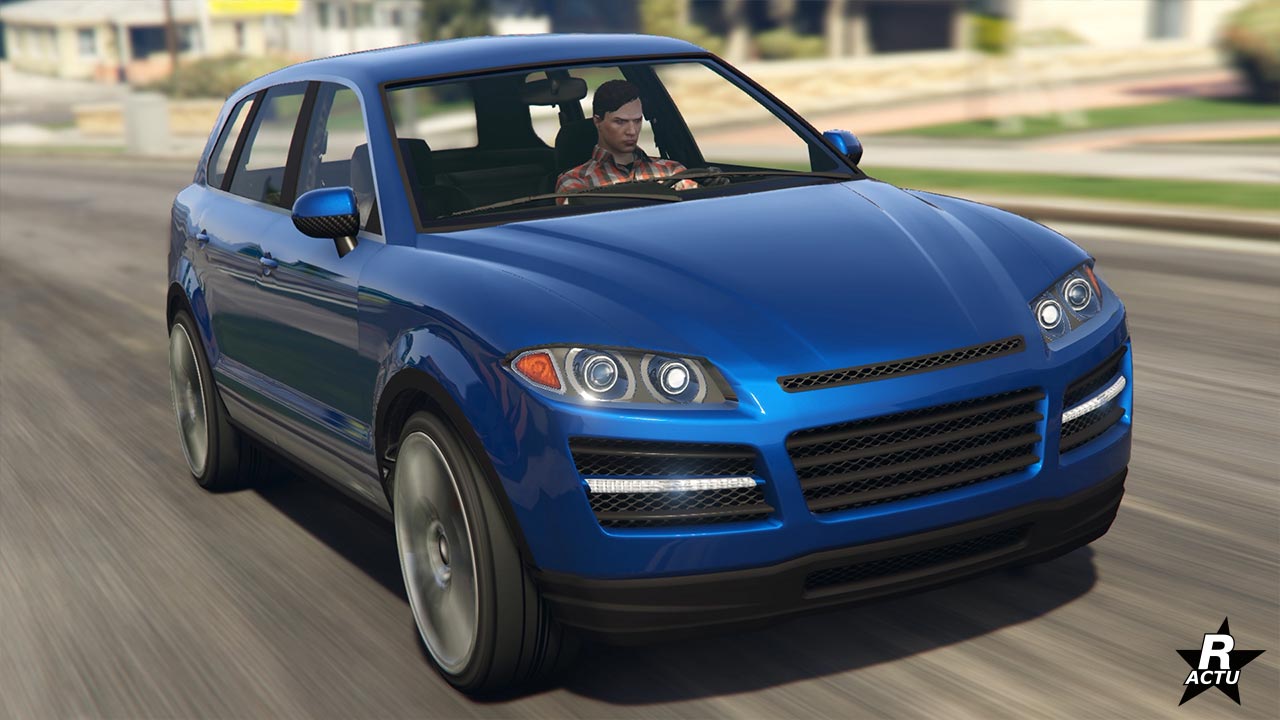
Task: Click the Rockstar Actu star logo
Action: [1218, 659]
